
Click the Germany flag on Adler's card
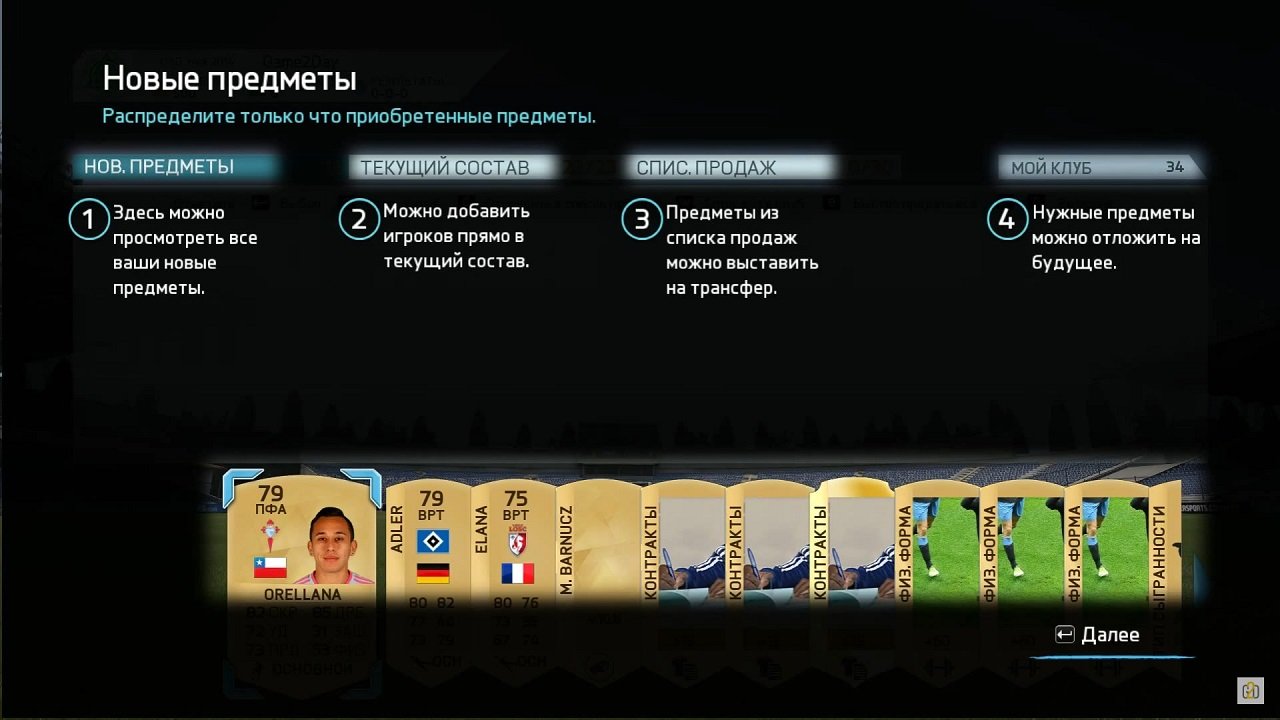(x=433, y=572)
